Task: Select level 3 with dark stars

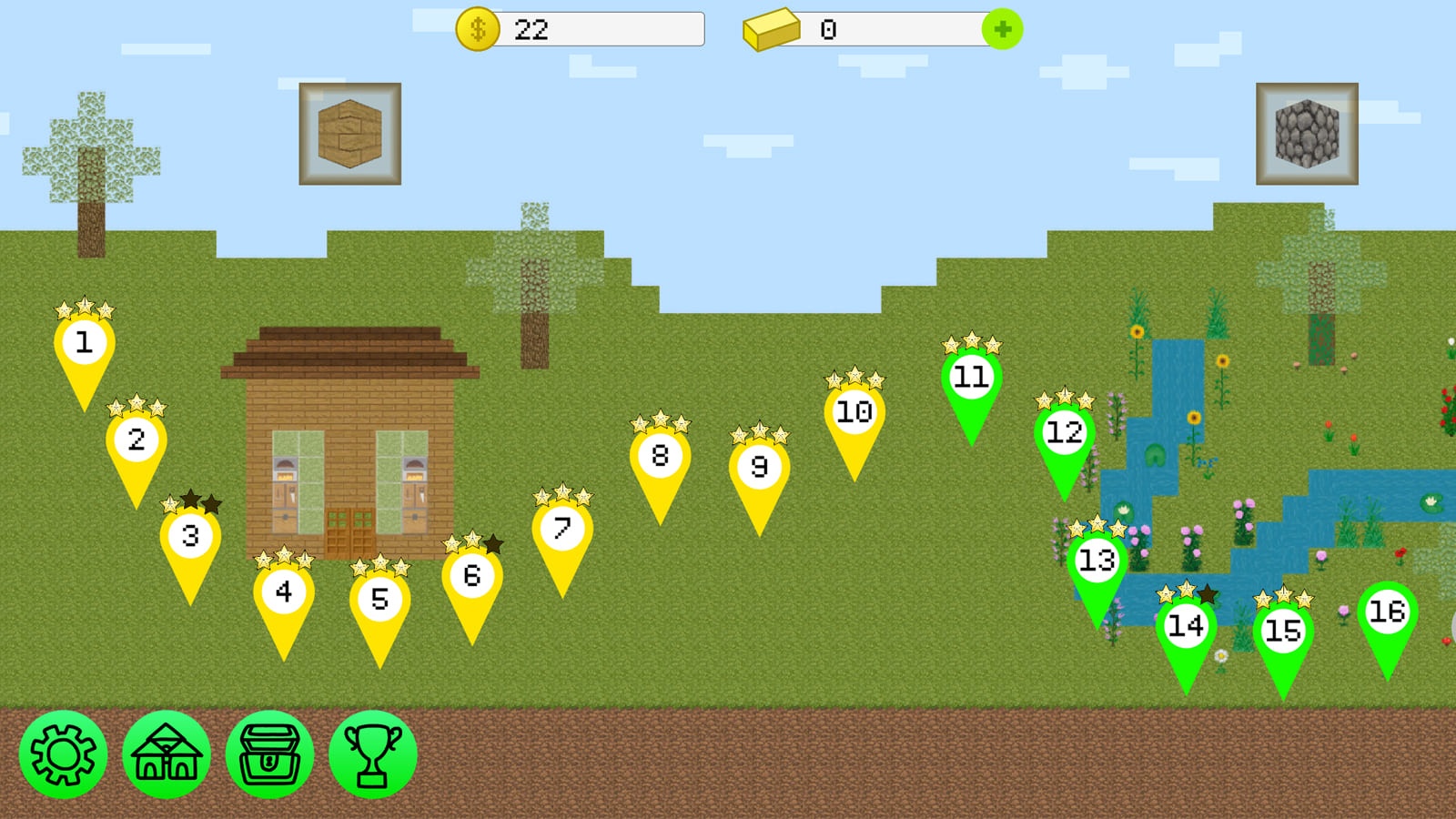Action: [x=191, y=537]
